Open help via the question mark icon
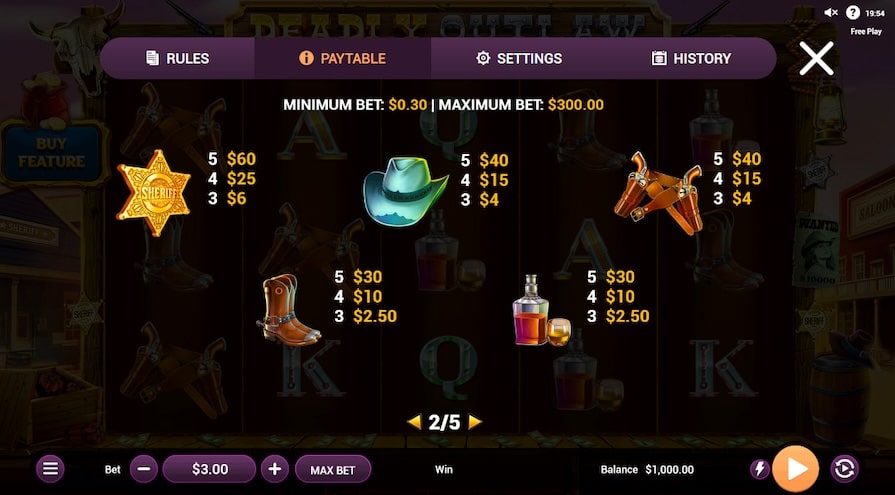The image size is (895, 495). pos(853,12)
